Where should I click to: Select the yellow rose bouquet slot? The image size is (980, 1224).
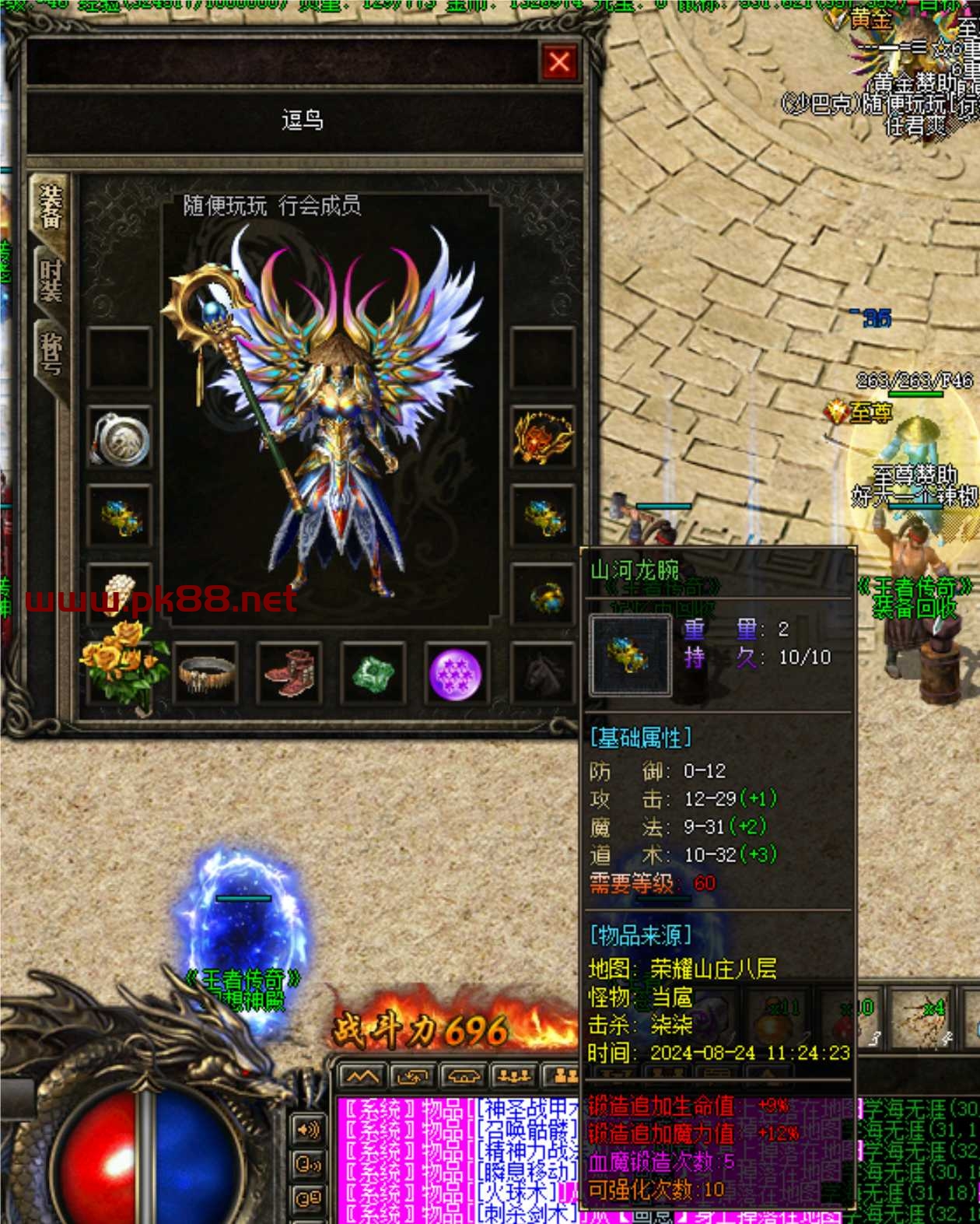[x=122, y=667]
